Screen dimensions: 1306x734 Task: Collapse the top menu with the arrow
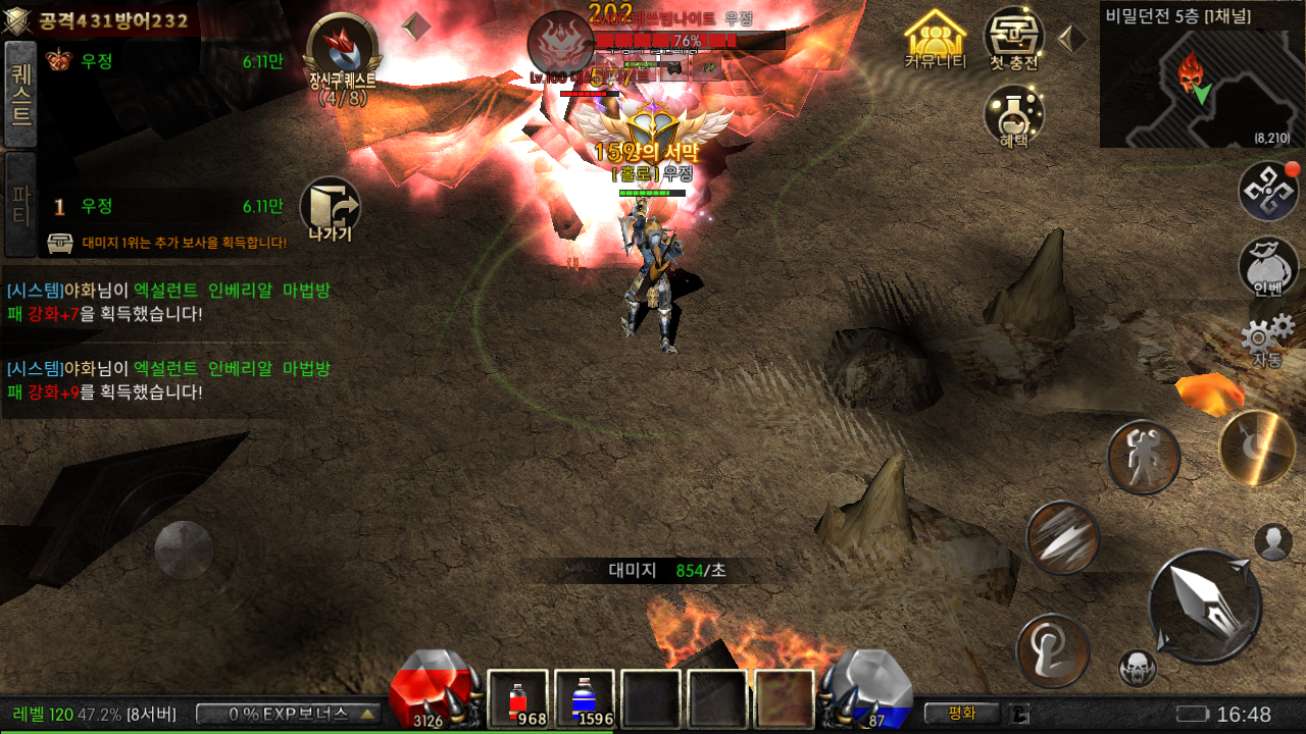[x=1072, y=39]
